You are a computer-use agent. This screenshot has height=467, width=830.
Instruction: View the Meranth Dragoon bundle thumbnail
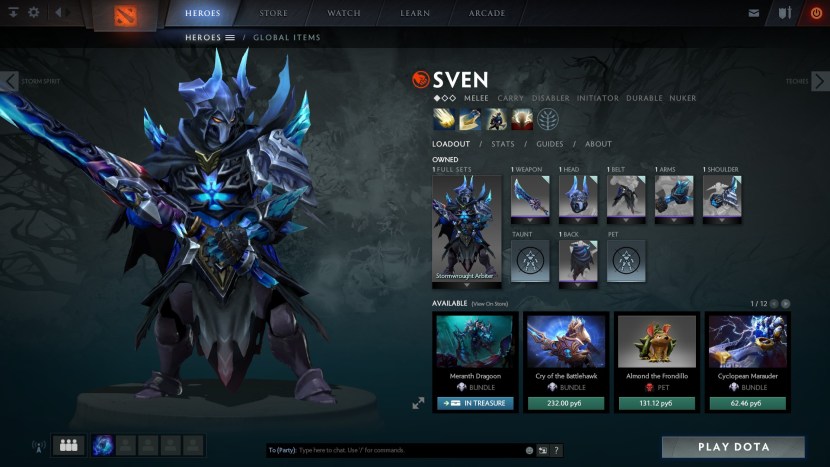coord(475,341)
